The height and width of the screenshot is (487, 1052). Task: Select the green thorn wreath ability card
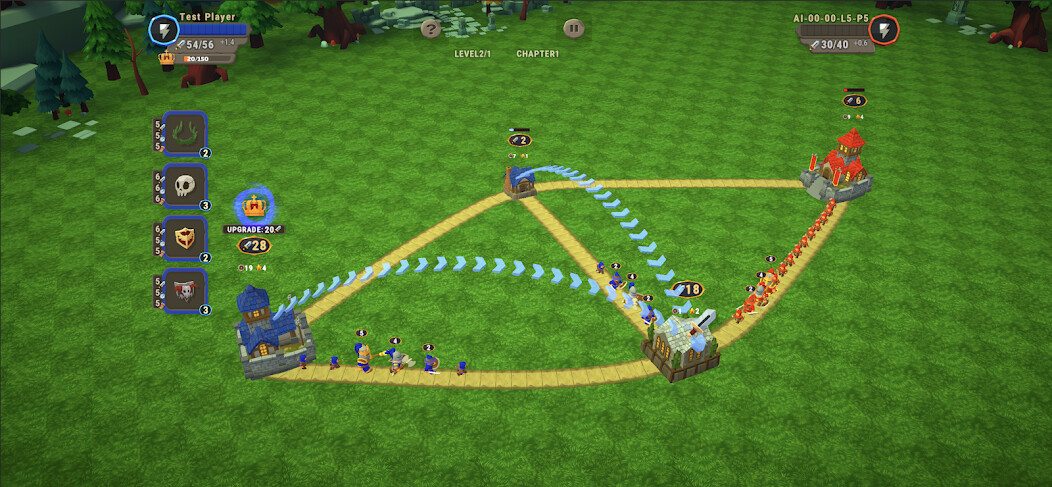click(185, 134)
